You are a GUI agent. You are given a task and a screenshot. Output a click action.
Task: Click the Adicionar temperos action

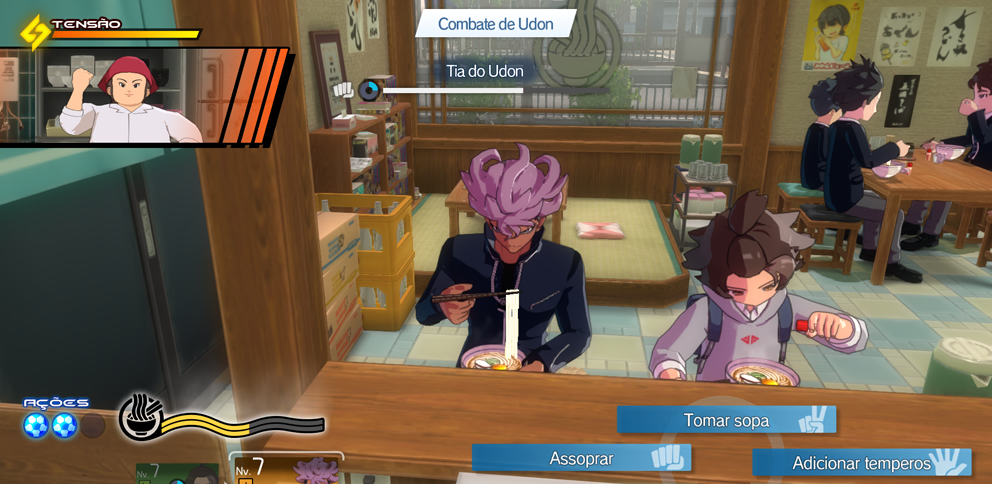click(x=861, y=463)
